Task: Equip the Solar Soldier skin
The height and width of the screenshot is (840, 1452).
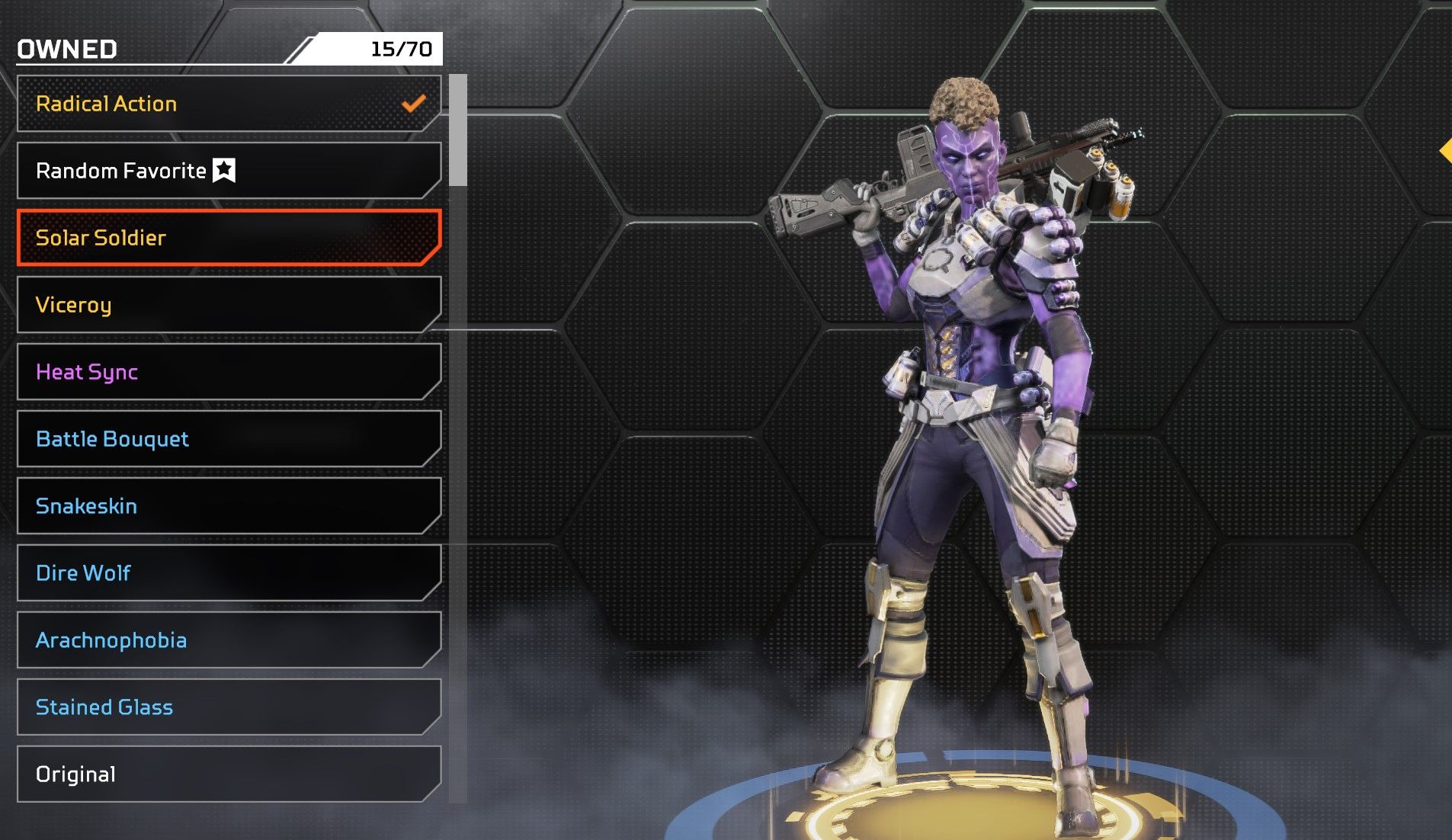Action: 229,238
